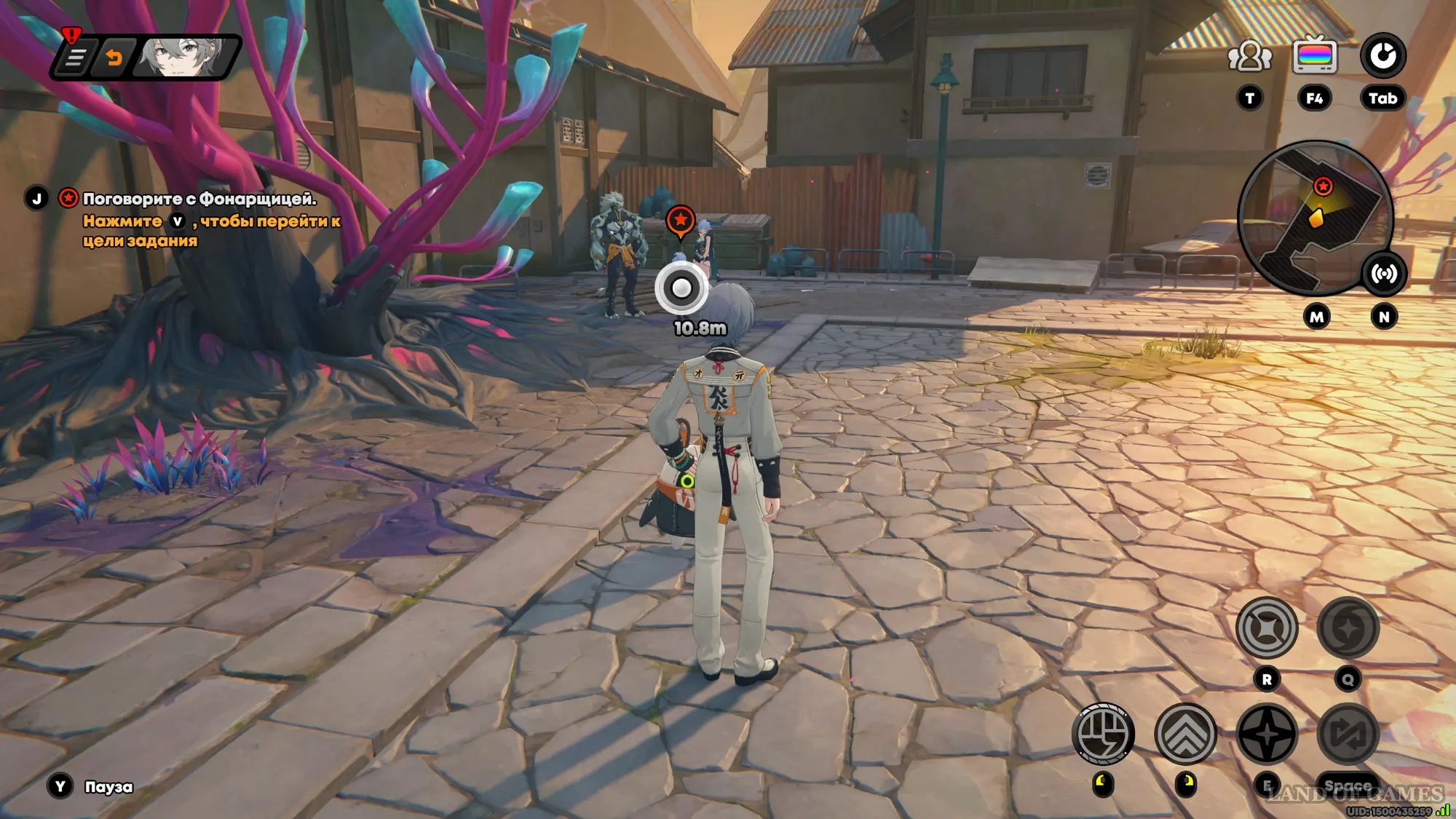Use the four-point star skill button
1456x819 pixels.
pos(1267,734)
